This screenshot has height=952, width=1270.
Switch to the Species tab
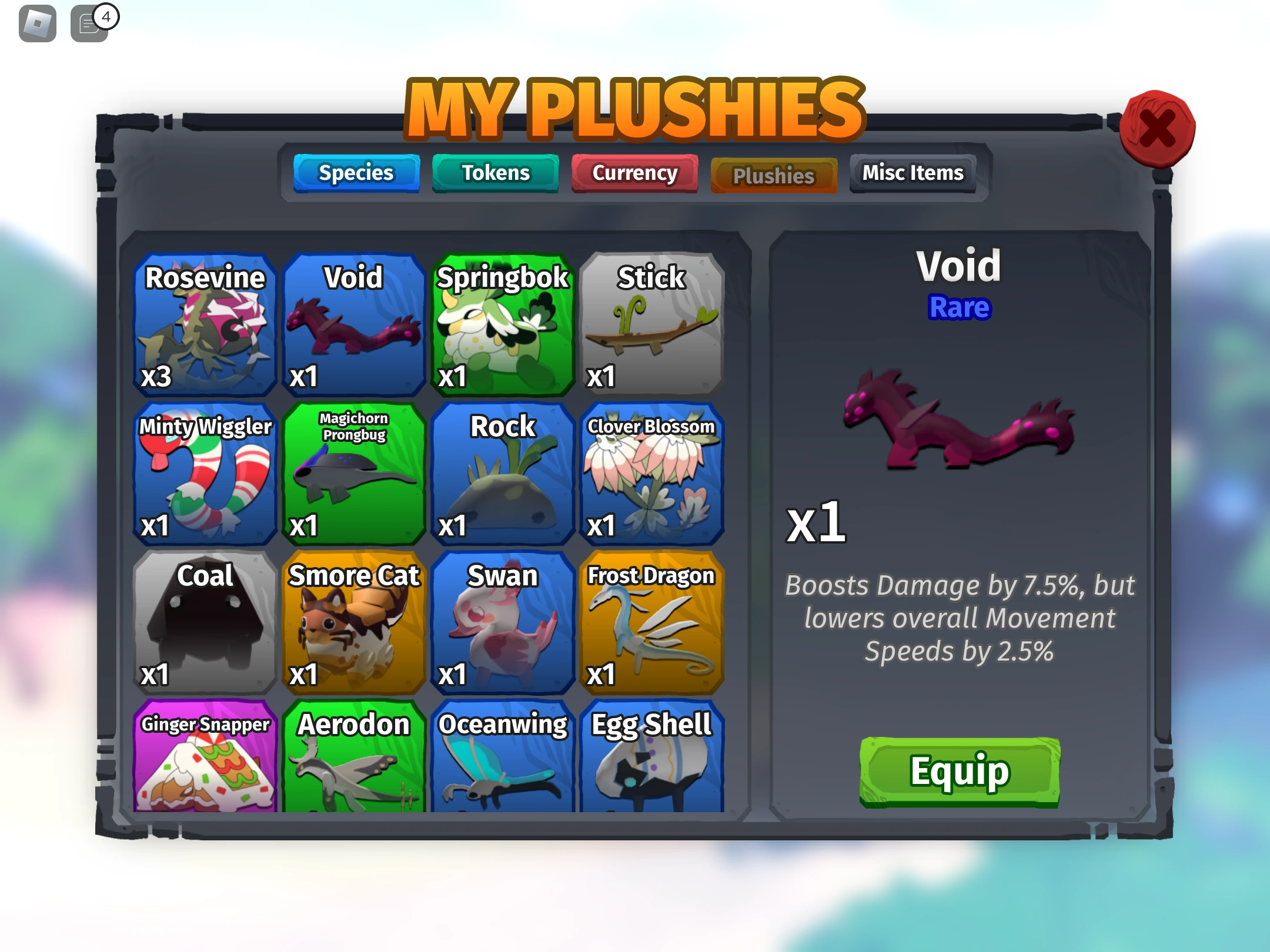pyautogui.click(x=356, y=173)
